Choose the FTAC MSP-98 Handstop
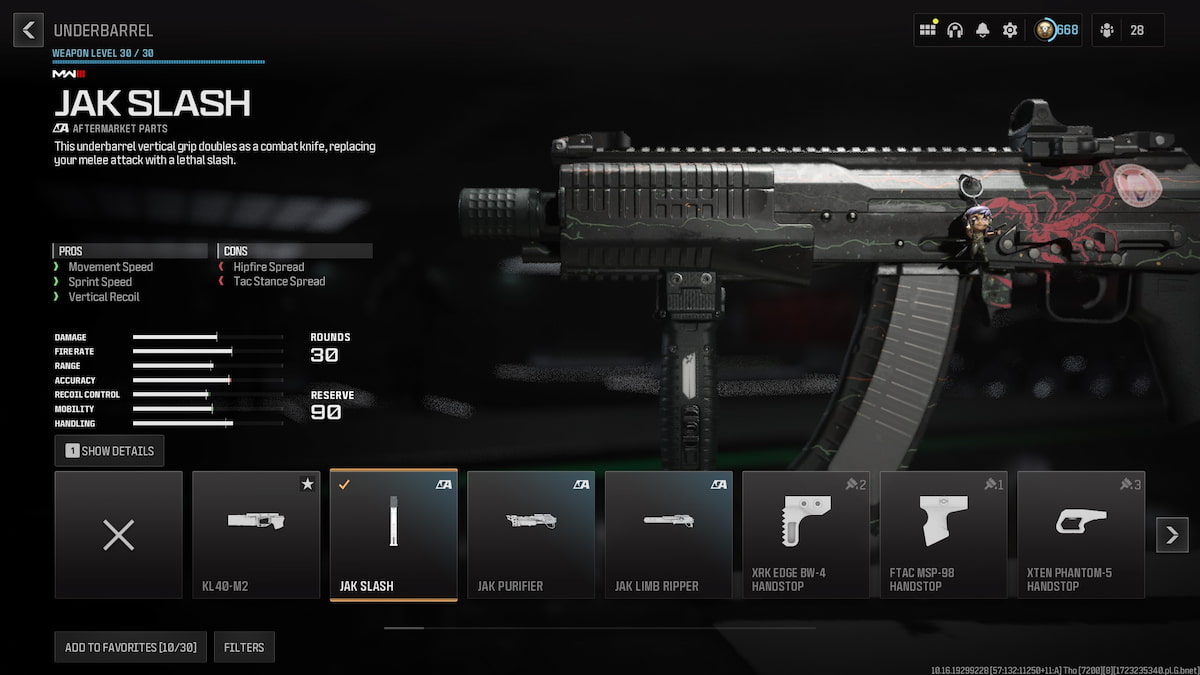Viewport: 1200px width, 675px height. click(x=944, y=535)
